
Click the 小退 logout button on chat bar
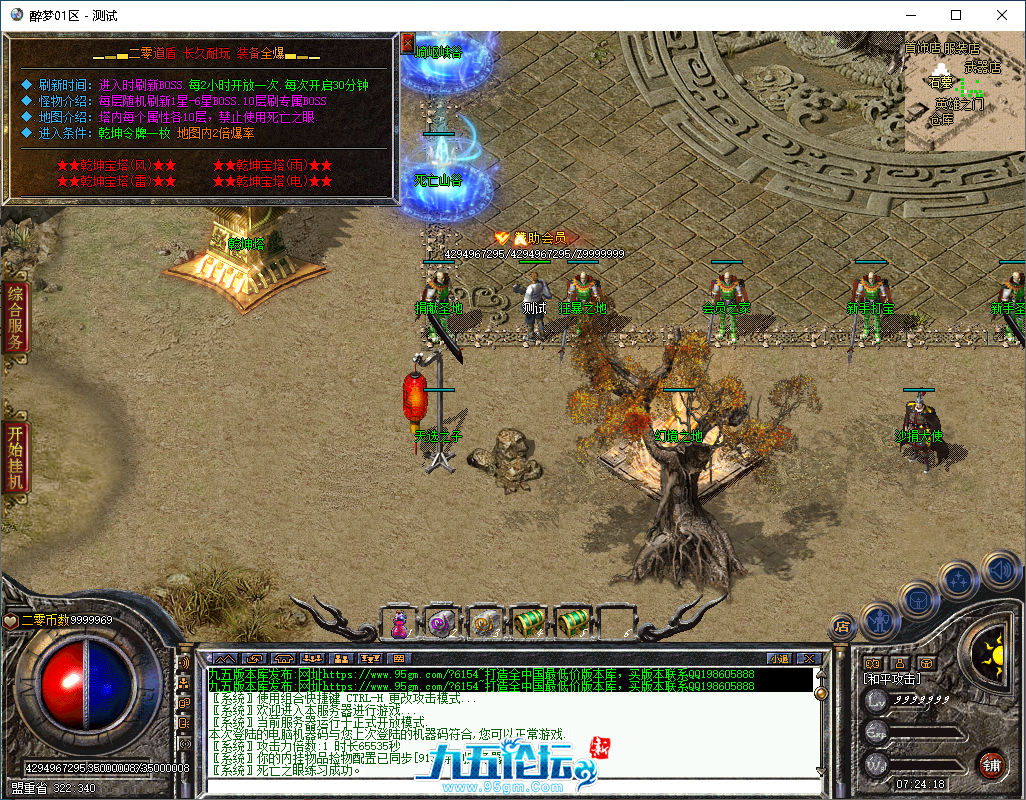[778, 658]
